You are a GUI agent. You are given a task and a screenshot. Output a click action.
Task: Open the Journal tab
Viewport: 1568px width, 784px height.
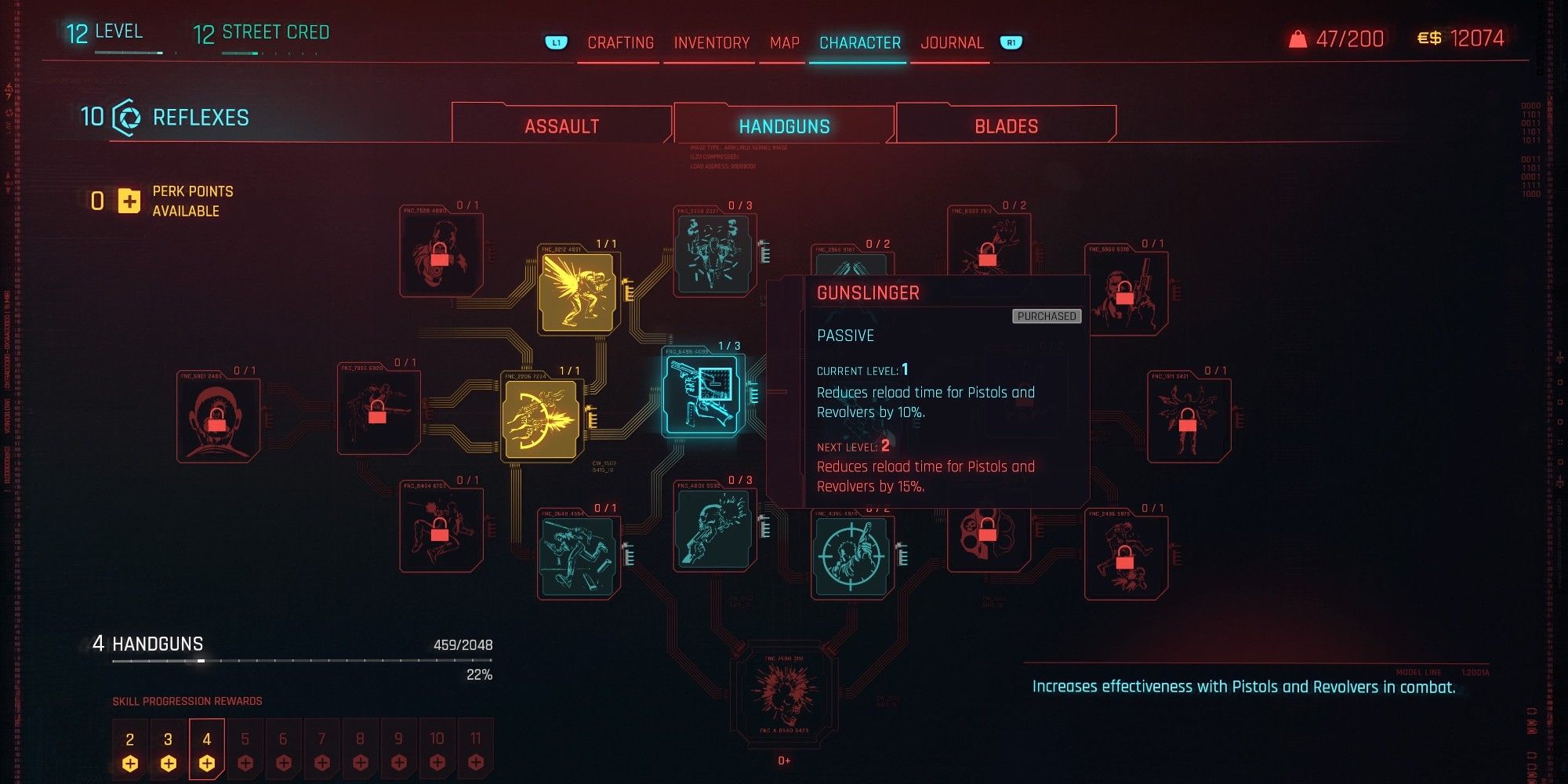coord(953,43)
